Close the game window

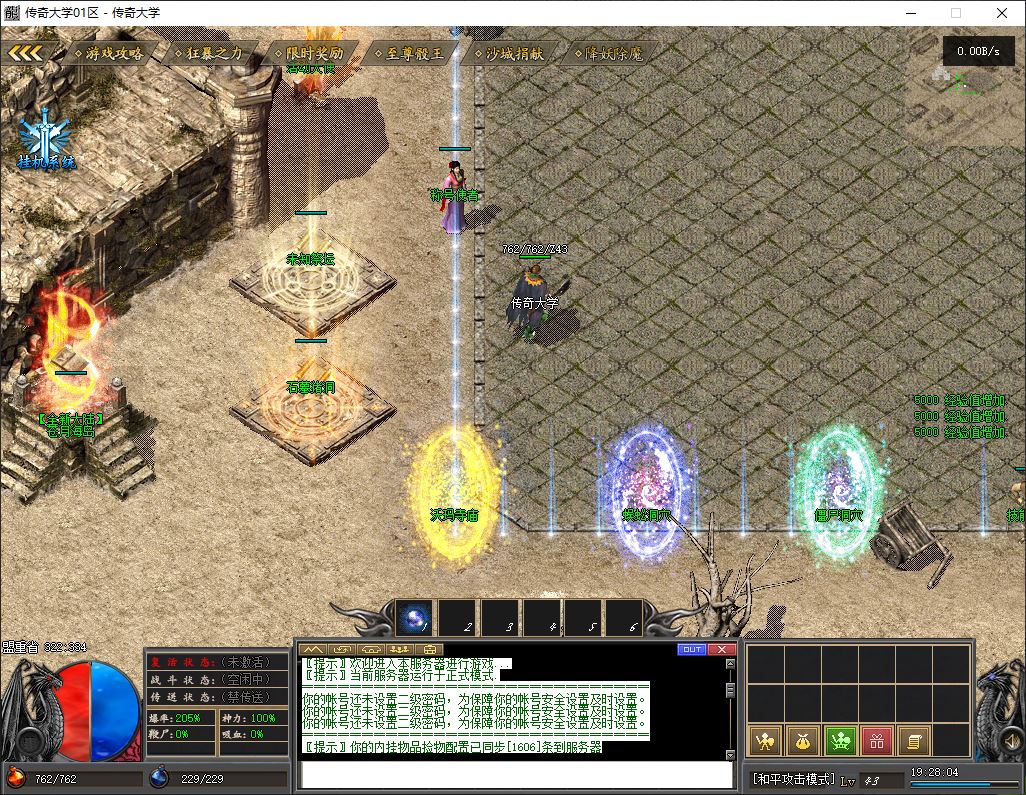1002,13
